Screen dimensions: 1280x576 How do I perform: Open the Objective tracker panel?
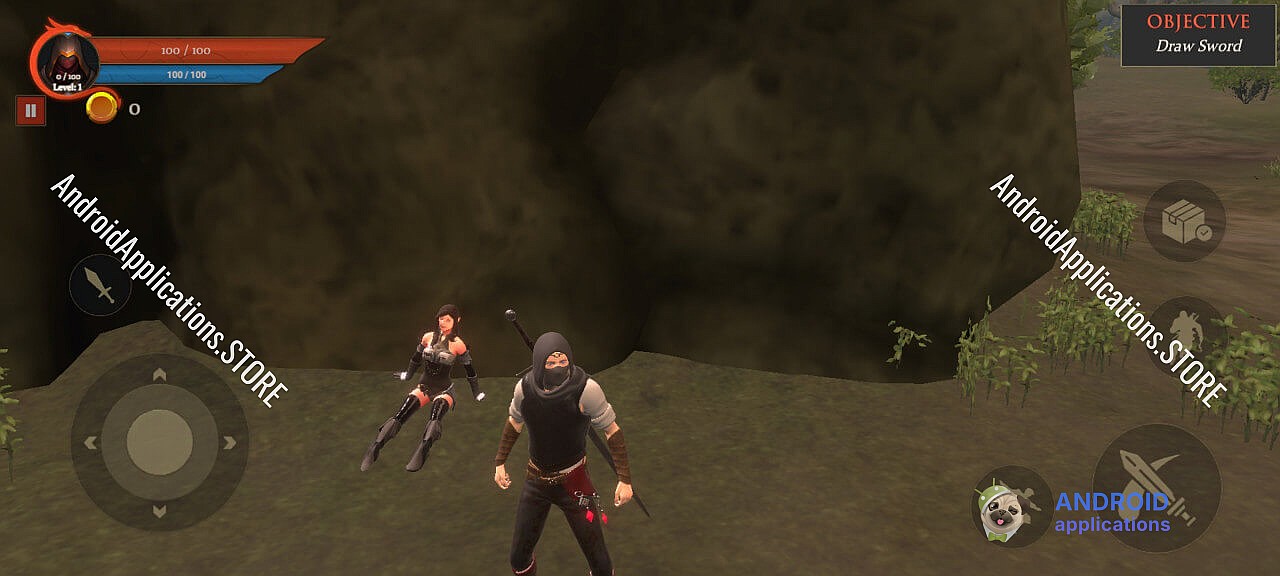[x=1198, y=35]
